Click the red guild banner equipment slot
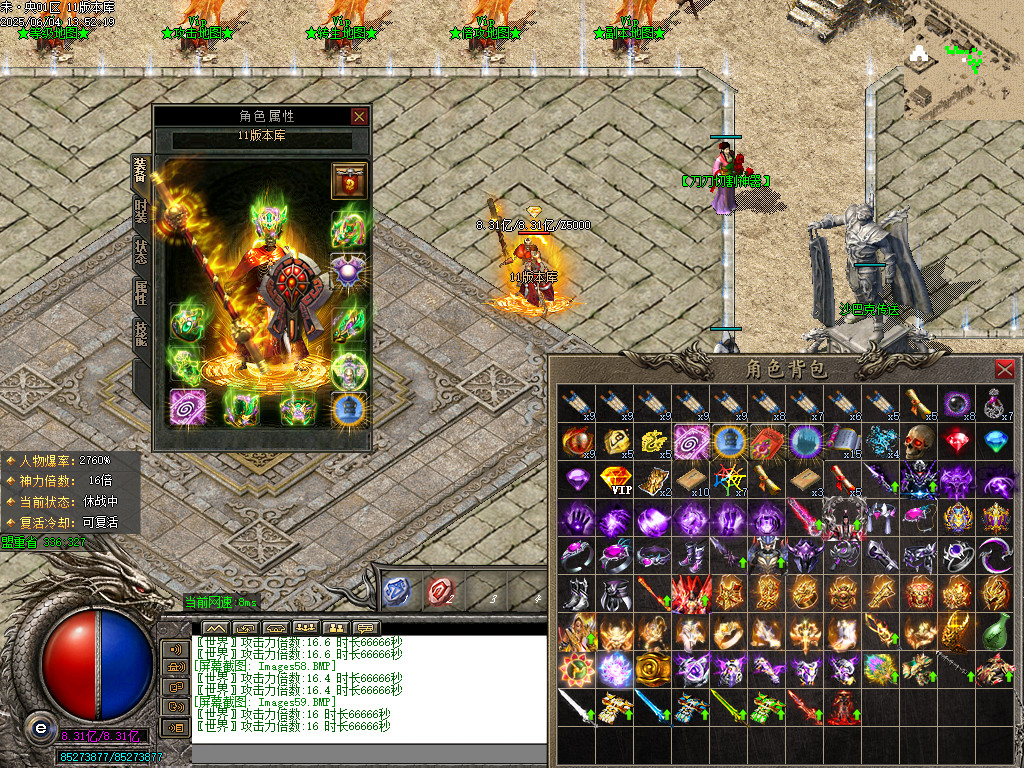 tap(349, 180)
